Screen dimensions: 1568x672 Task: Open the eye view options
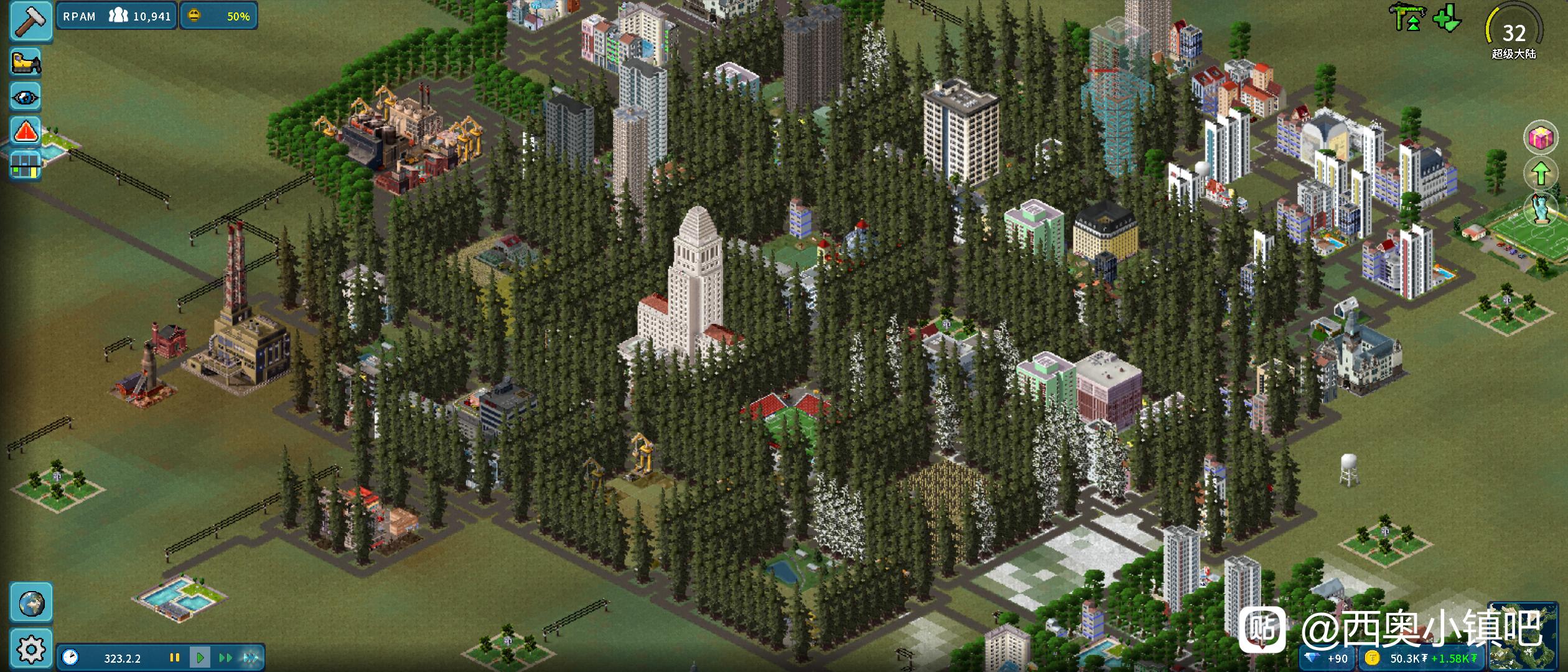click(26, 97)
